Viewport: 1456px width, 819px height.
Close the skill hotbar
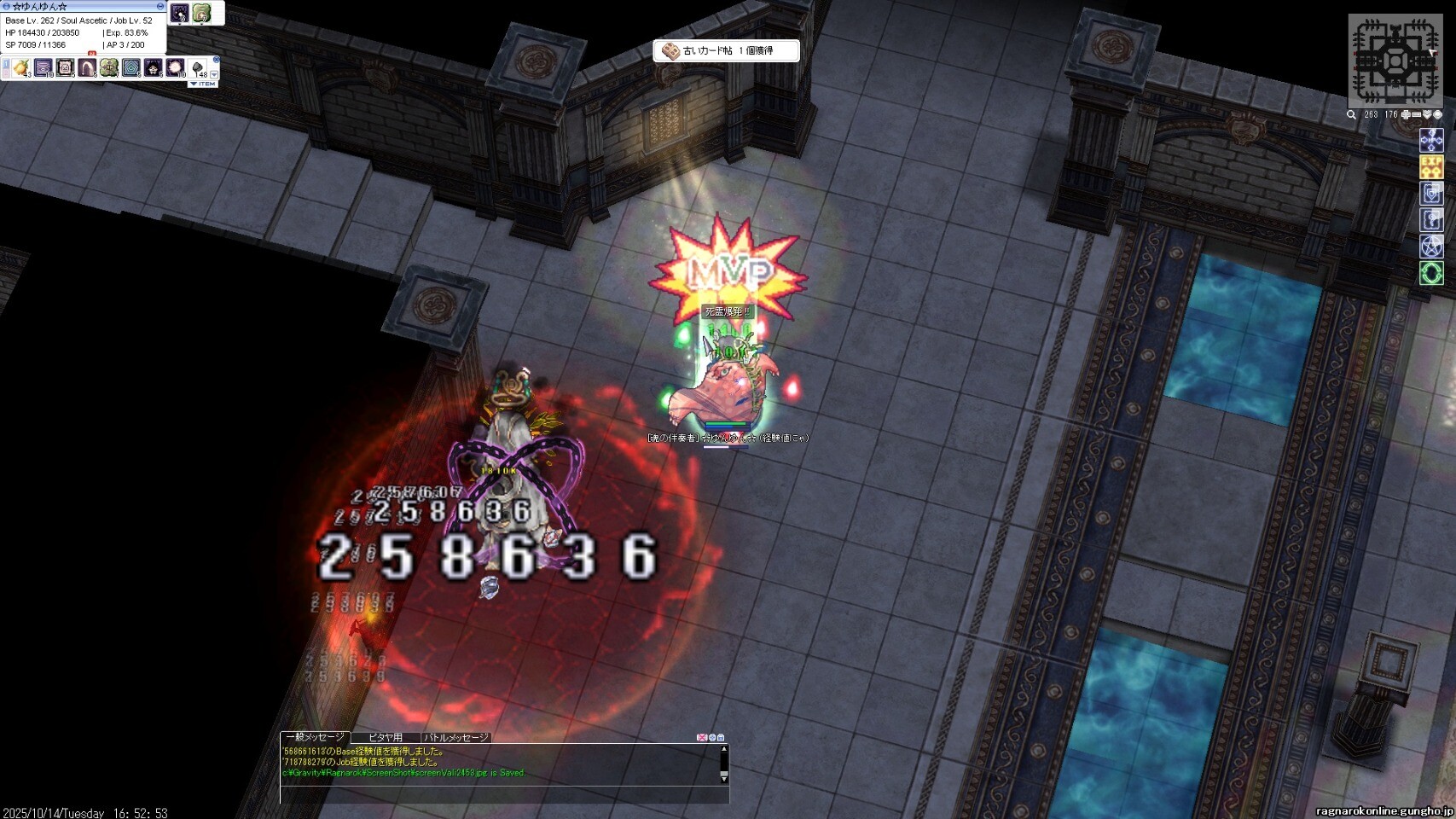click(x=216, y=60)
